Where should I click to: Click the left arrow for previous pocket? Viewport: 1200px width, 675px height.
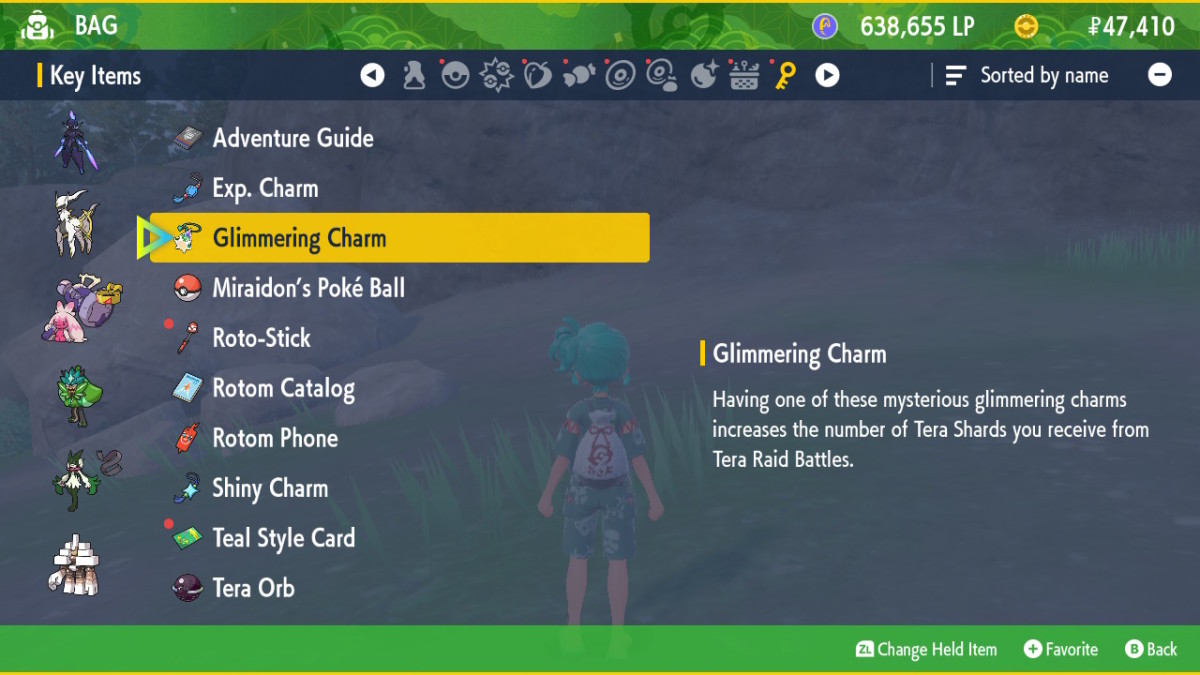pos(373,75)
